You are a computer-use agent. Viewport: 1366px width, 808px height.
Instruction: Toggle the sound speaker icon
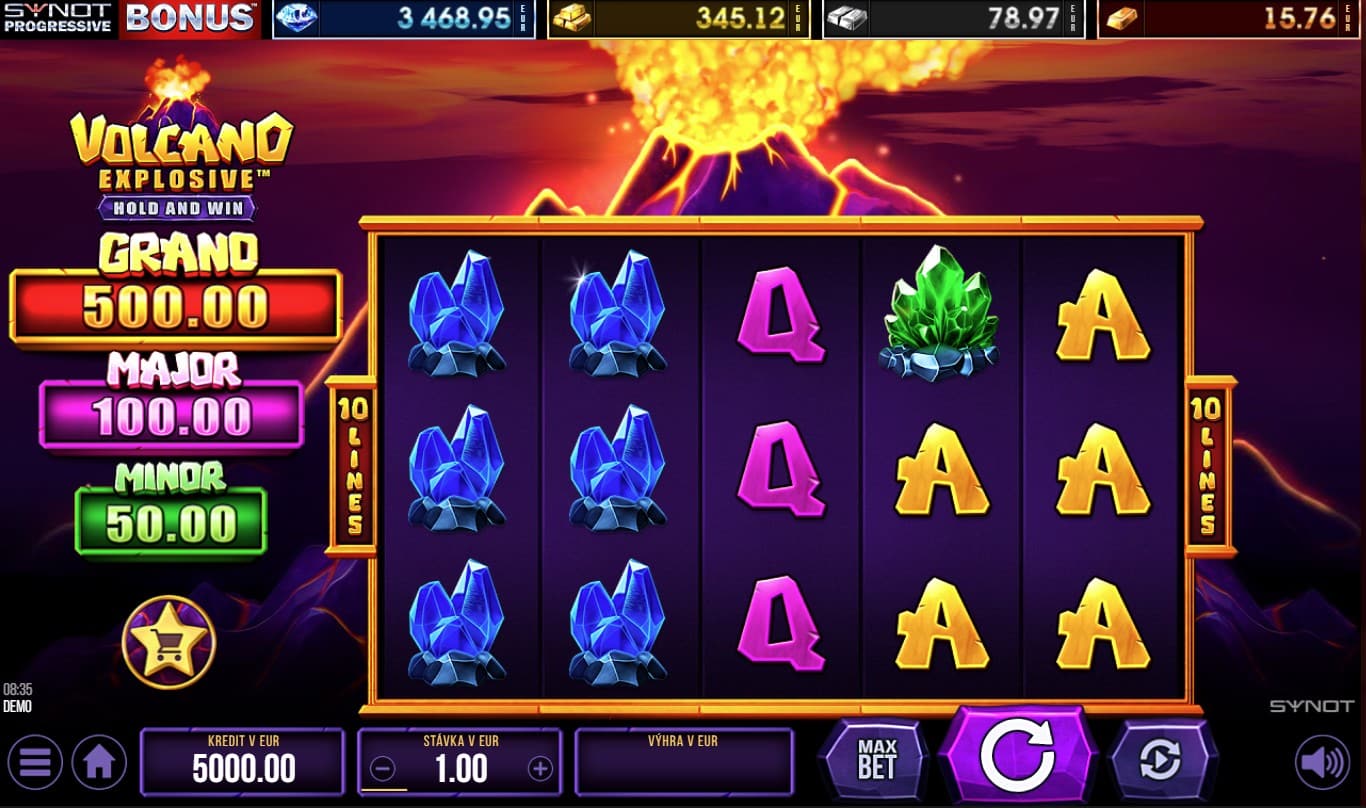click(1321, 763)
